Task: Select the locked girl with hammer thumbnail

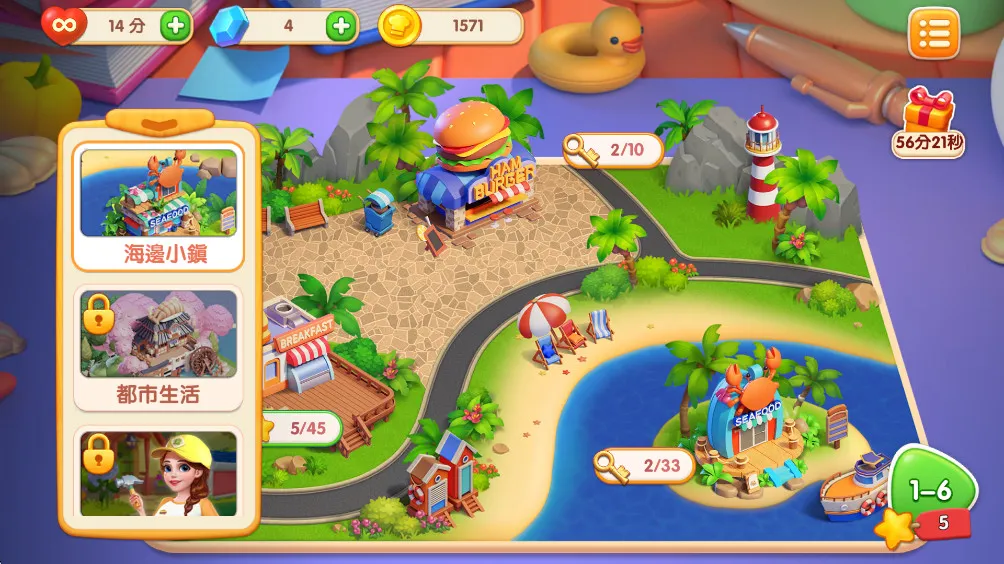Action: point(159,473)
